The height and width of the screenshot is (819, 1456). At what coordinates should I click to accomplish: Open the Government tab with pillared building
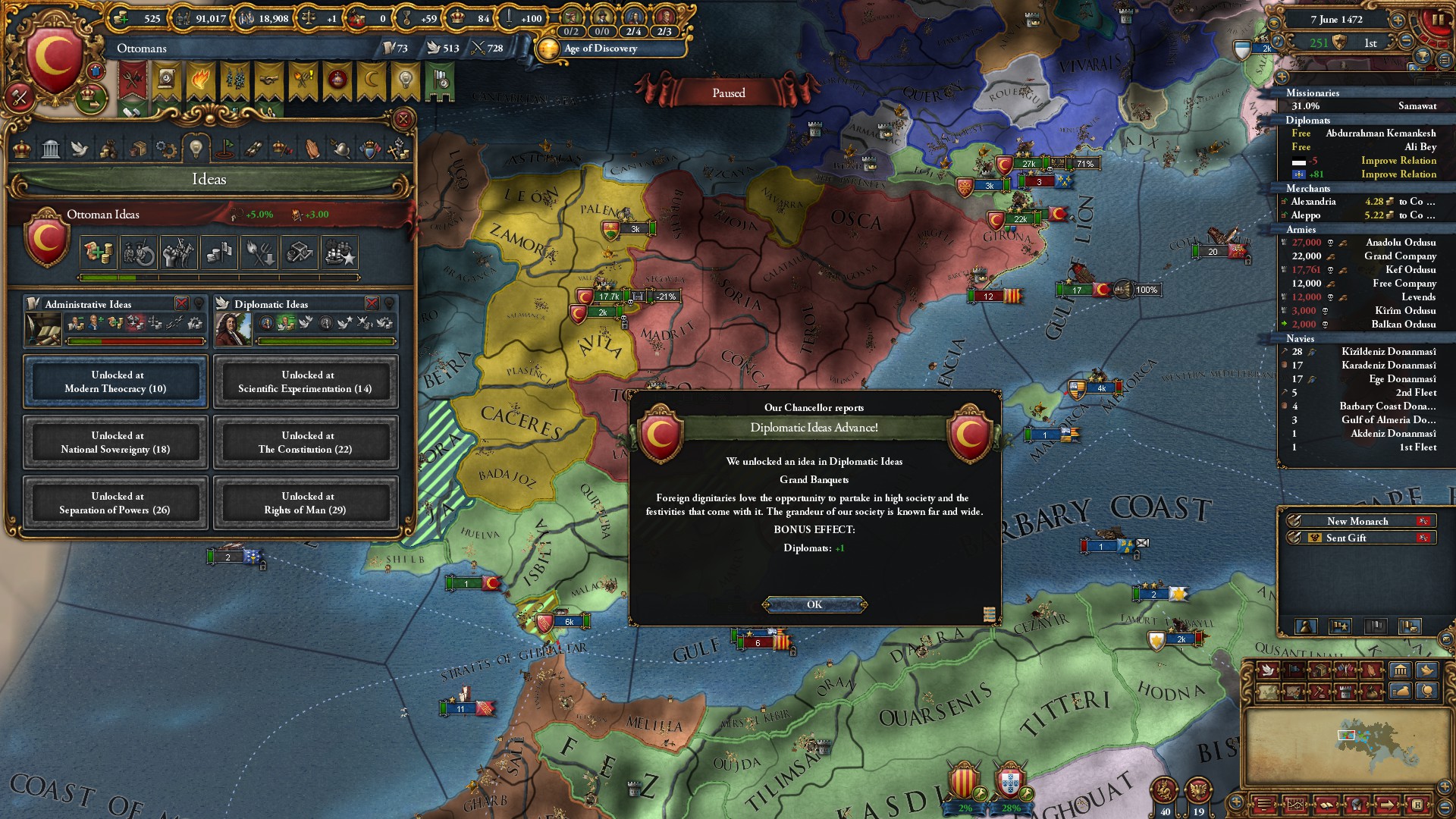click(51, 149)
